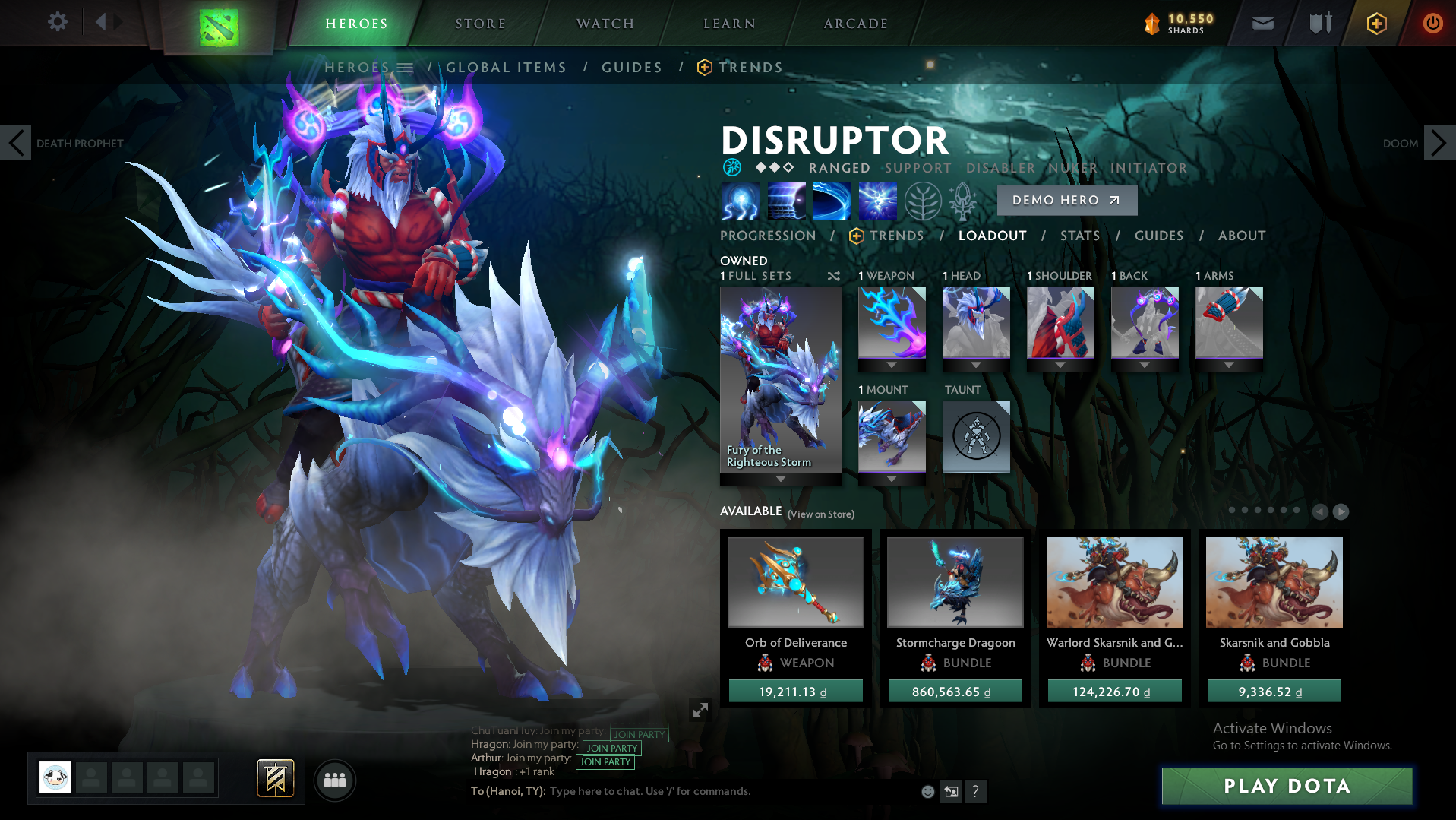1456x820 pixels.
Task: Expand the mount slot dropdown arrow
Action: (x=891, y=480)
